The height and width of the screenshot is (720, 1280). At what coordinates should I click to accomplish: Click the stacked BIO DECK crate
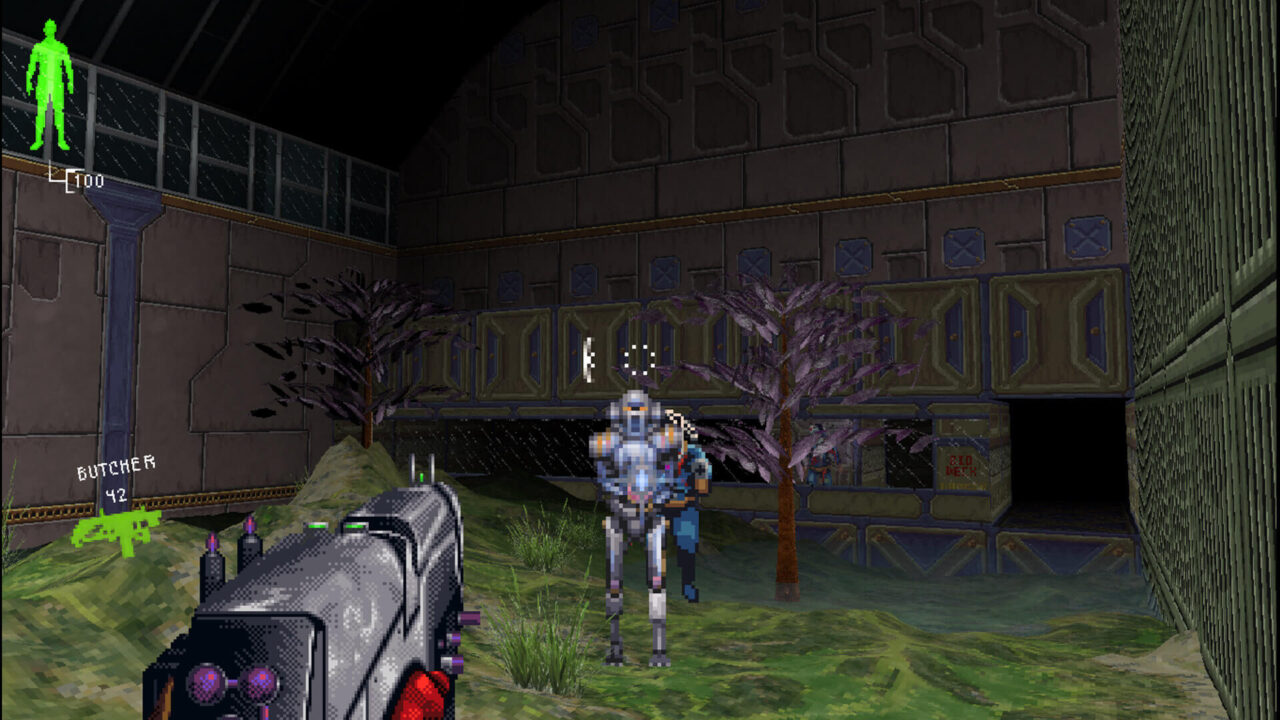960,480
